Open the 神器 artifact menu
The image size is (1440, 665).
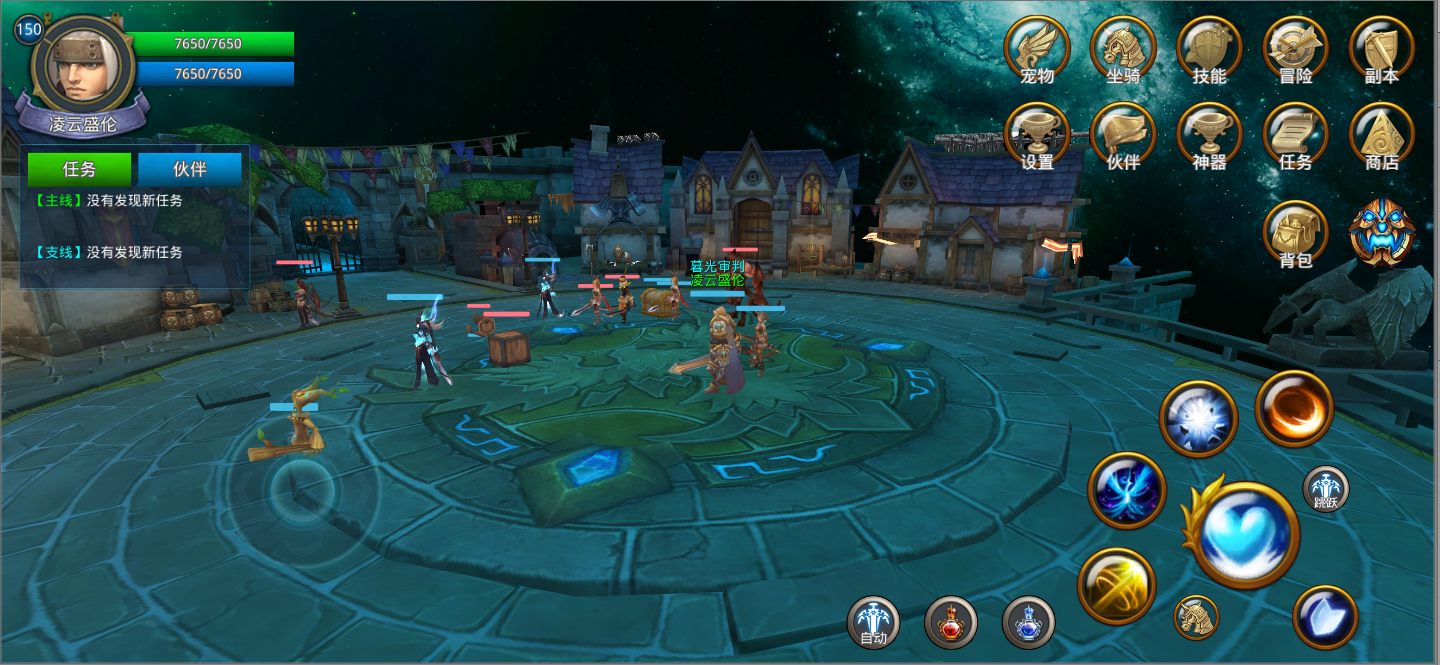pyautogui.click(x=1209, y=135)
